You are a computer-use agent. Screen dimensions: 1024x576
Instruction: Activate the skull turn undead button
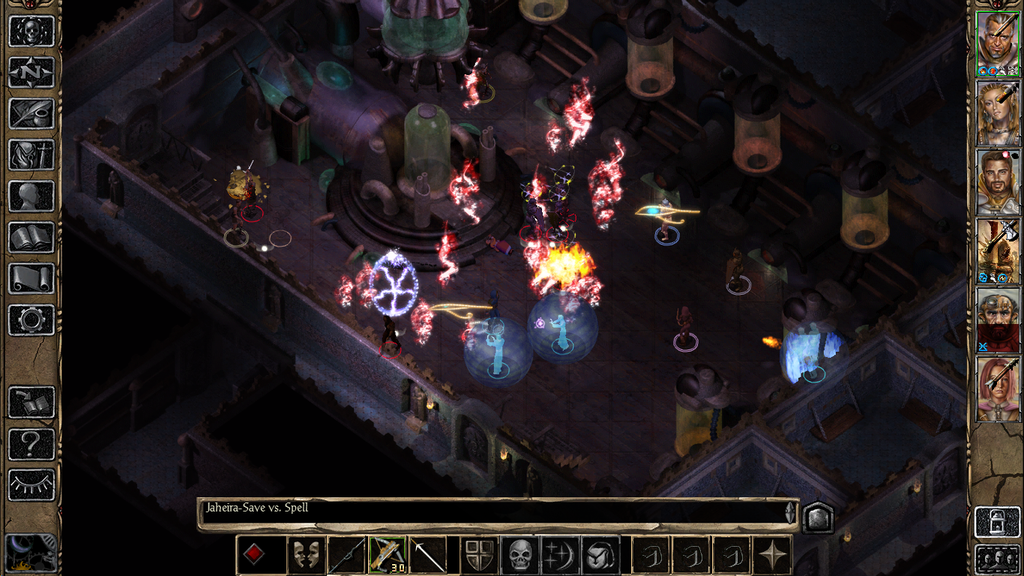(520, 555)
